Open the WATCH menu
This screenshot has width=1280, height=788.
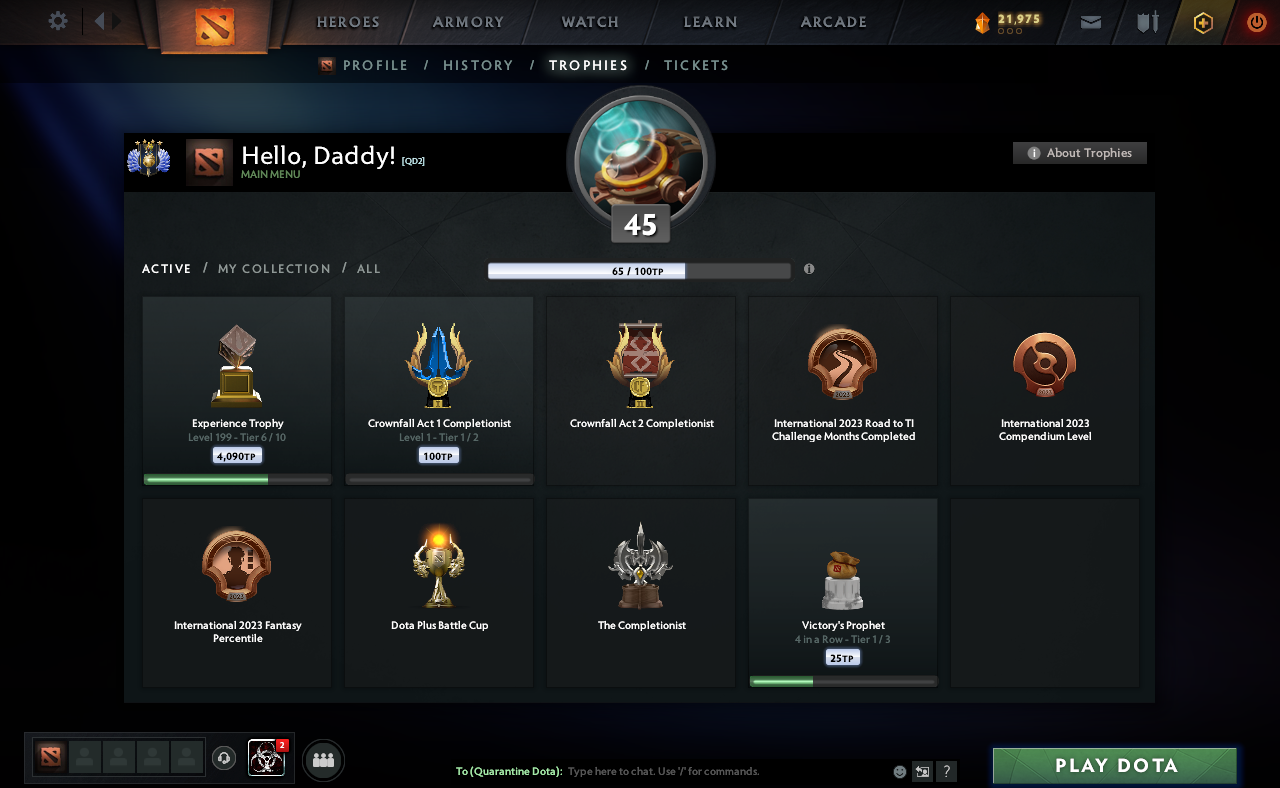coord(589,22)
